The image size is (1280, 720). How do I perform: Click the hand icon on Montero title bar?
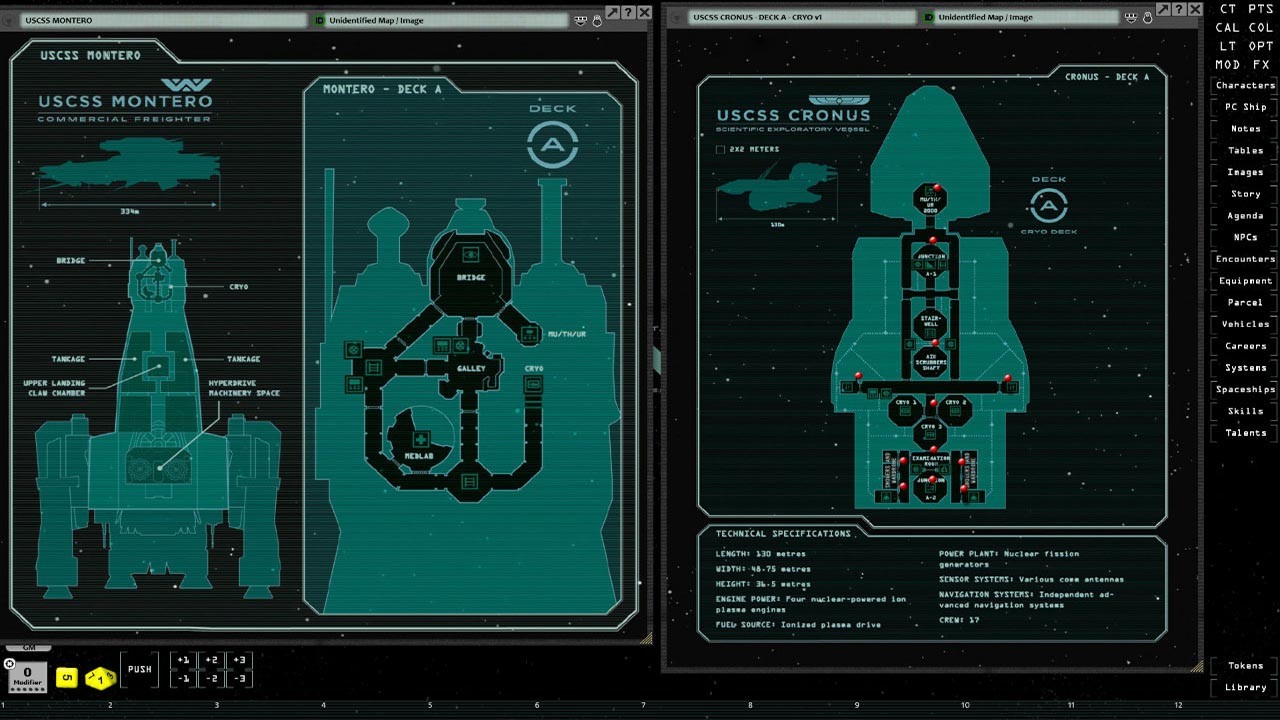coord(597,19)
